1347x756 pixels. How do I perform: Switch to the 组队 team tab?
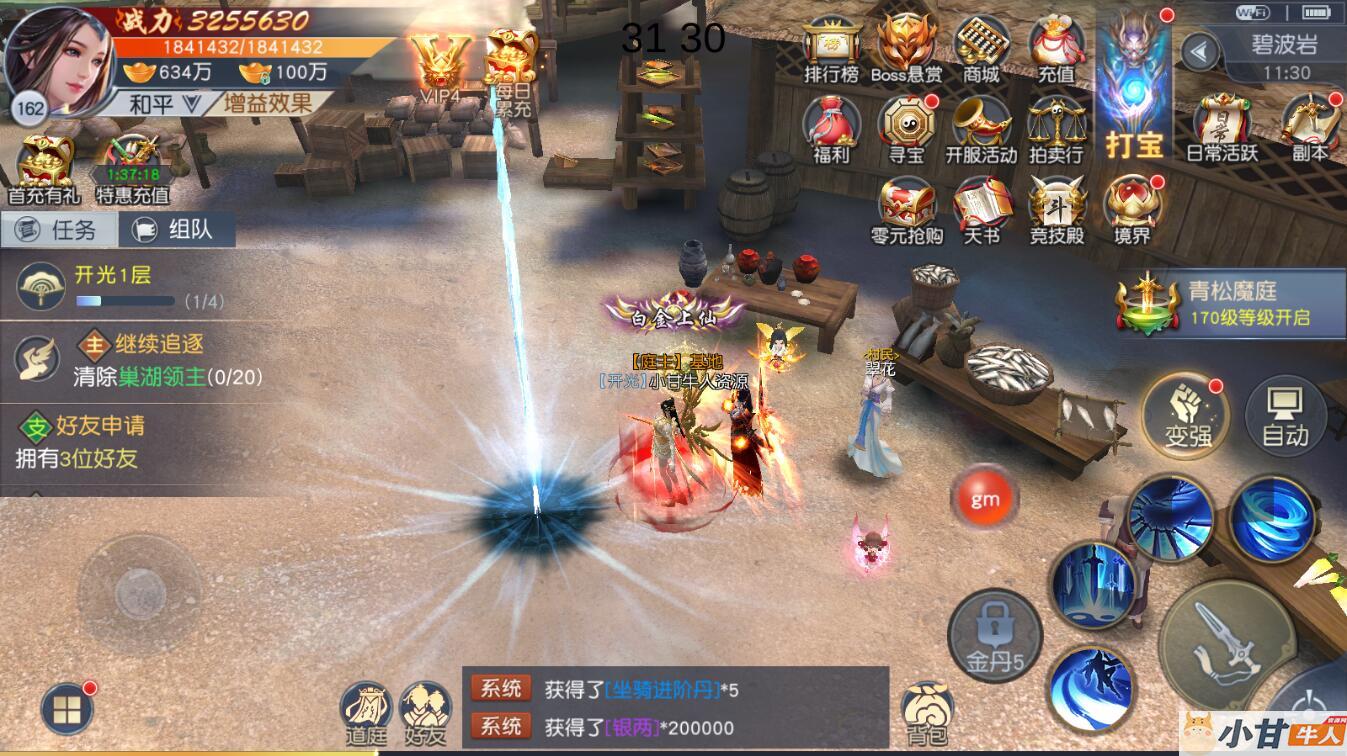coord(176,229)
